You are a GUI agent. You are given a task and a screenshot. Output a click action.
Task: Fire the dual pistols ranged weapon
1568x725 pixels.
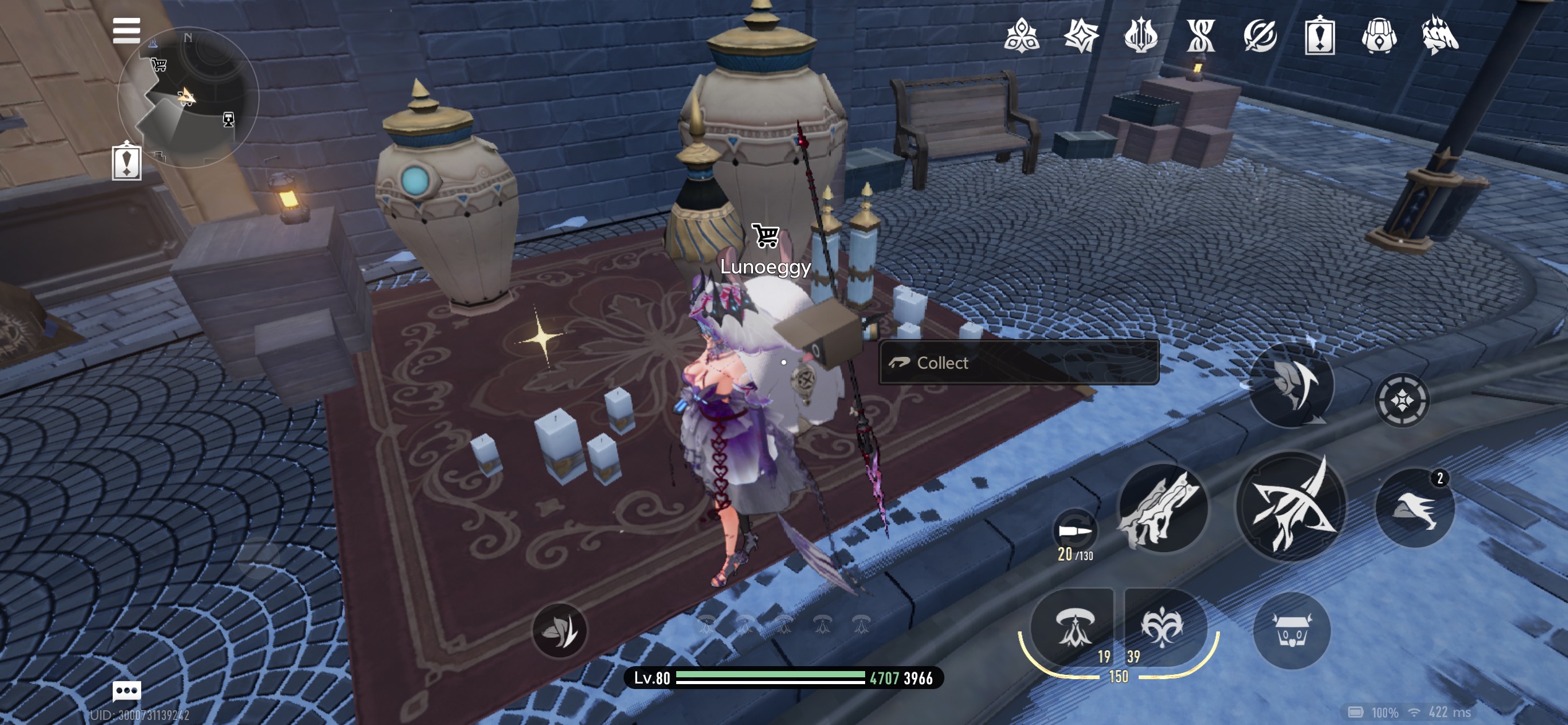pyautogui.click(x=1162, y=508)
